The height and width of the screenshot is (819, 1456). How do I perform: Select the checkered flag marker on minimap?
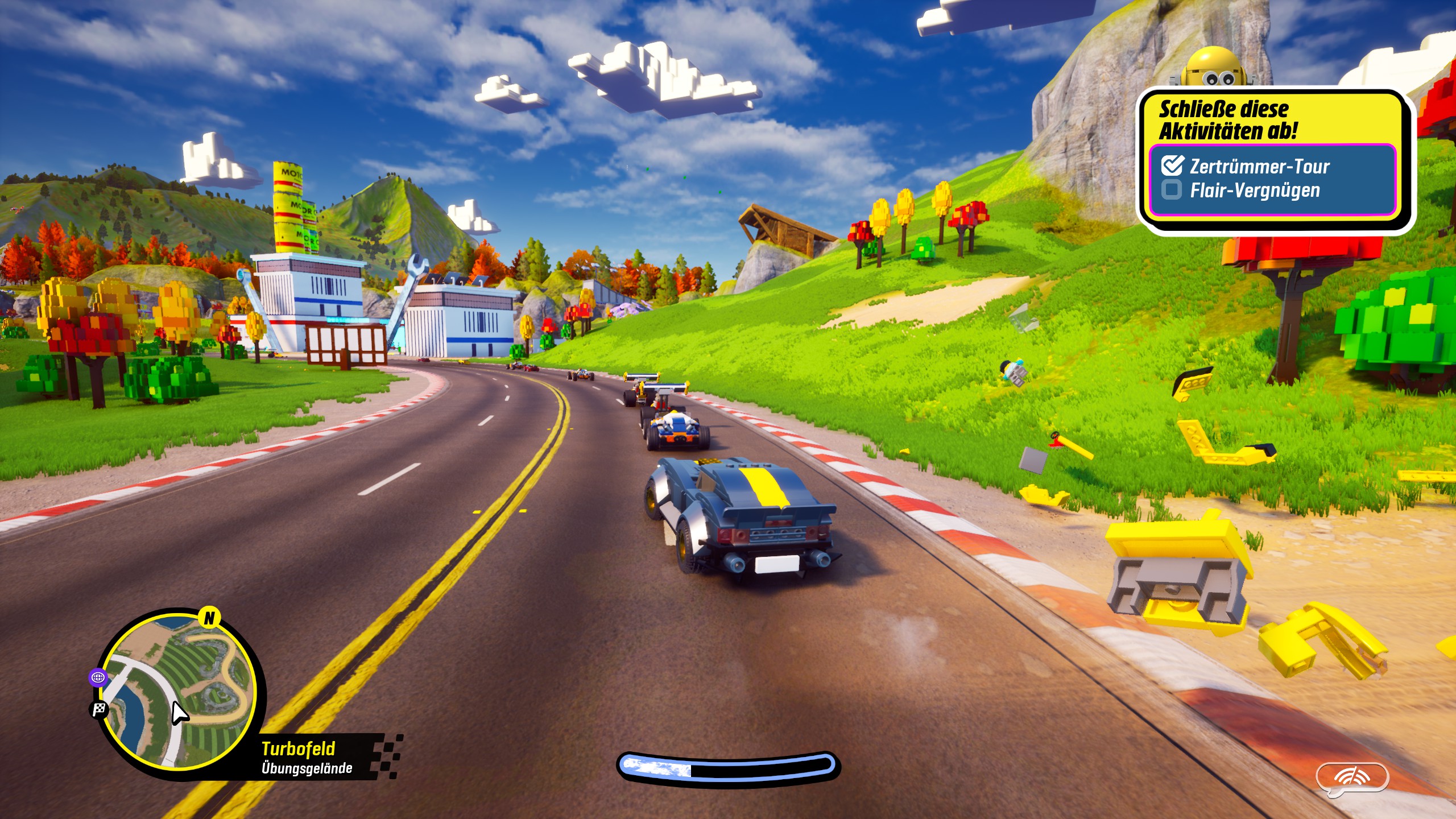pyautogui.click(x=100, y=709)
